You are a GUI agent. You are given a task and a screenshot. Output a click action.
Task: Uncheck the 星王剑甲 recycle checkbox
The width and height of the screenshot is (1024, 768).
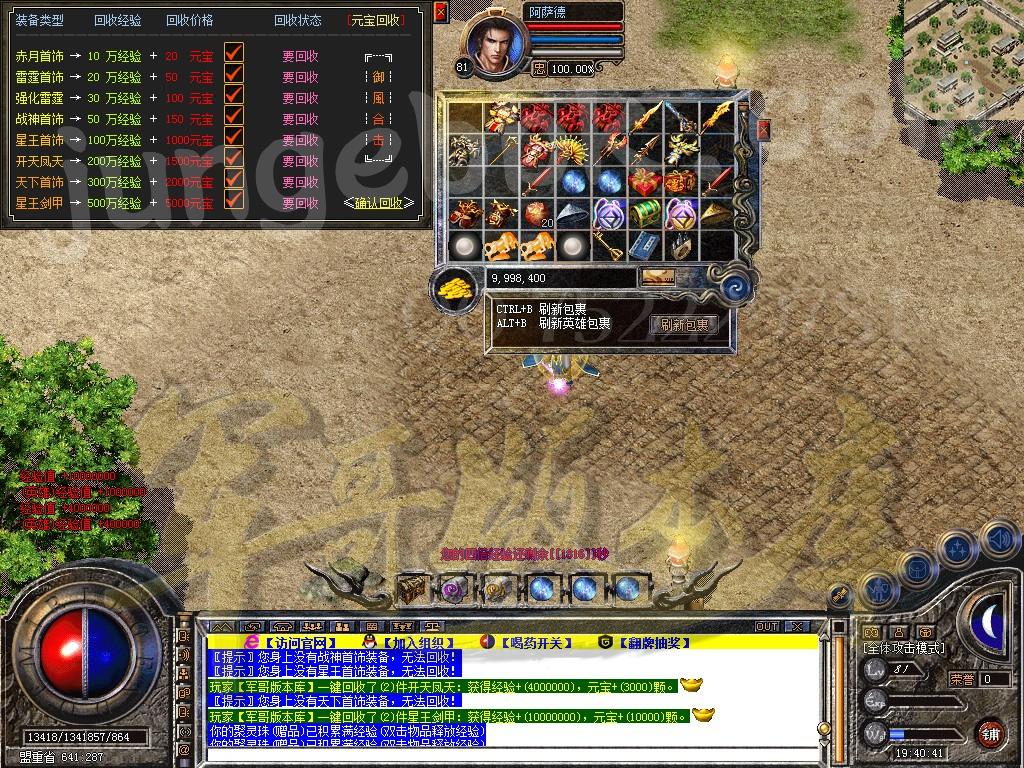234,200
